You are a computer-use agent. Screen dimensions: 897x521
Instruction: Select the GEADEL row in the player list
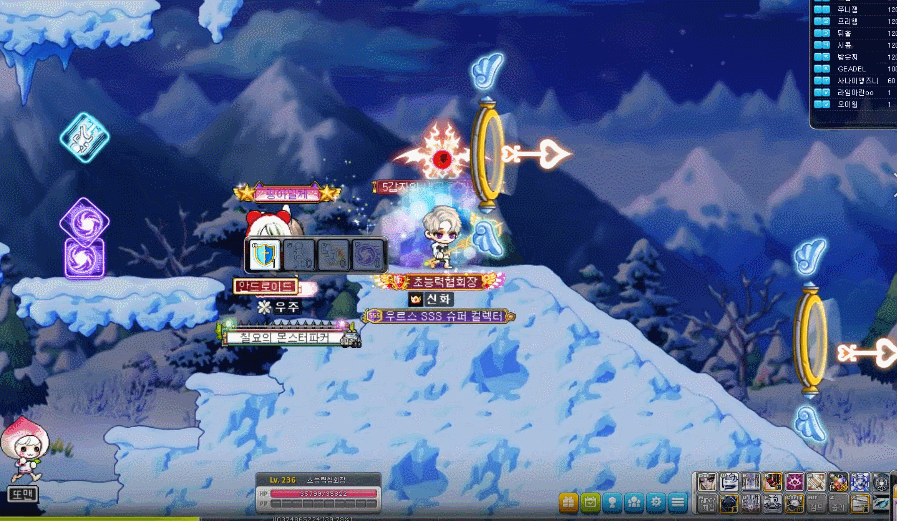point(852,70)
